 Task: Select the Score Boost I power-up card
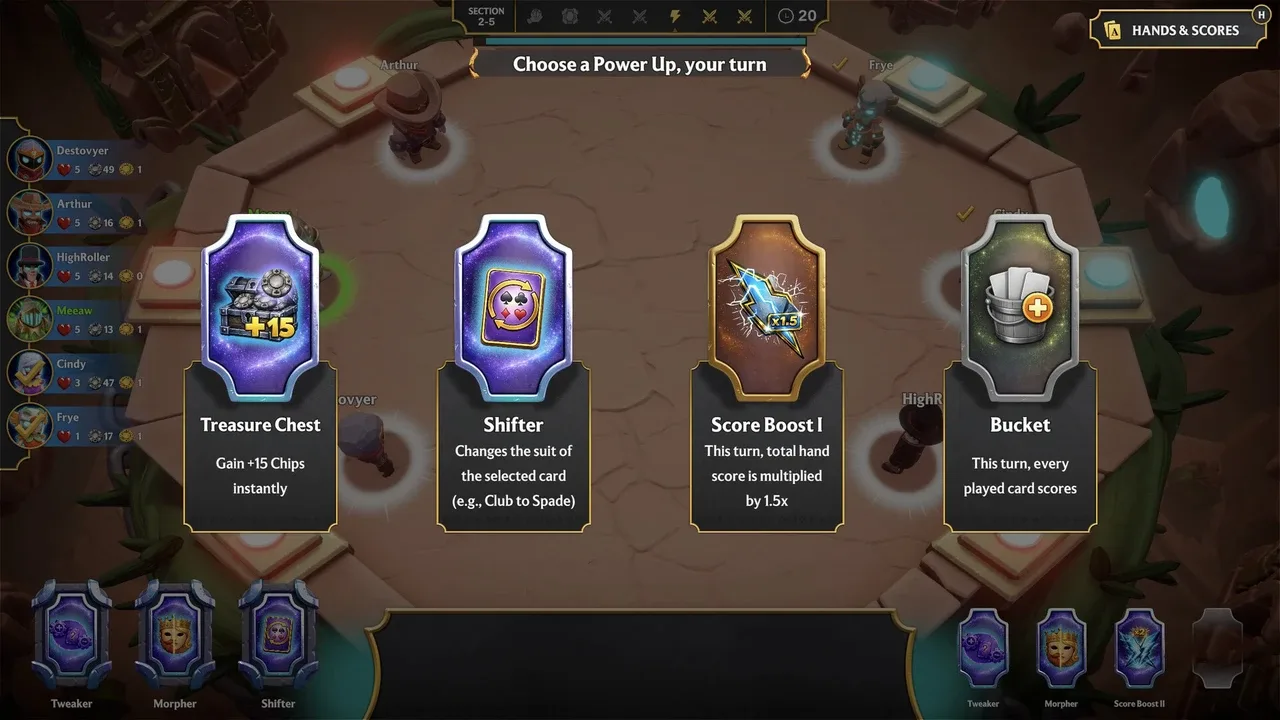pos(767,372)
